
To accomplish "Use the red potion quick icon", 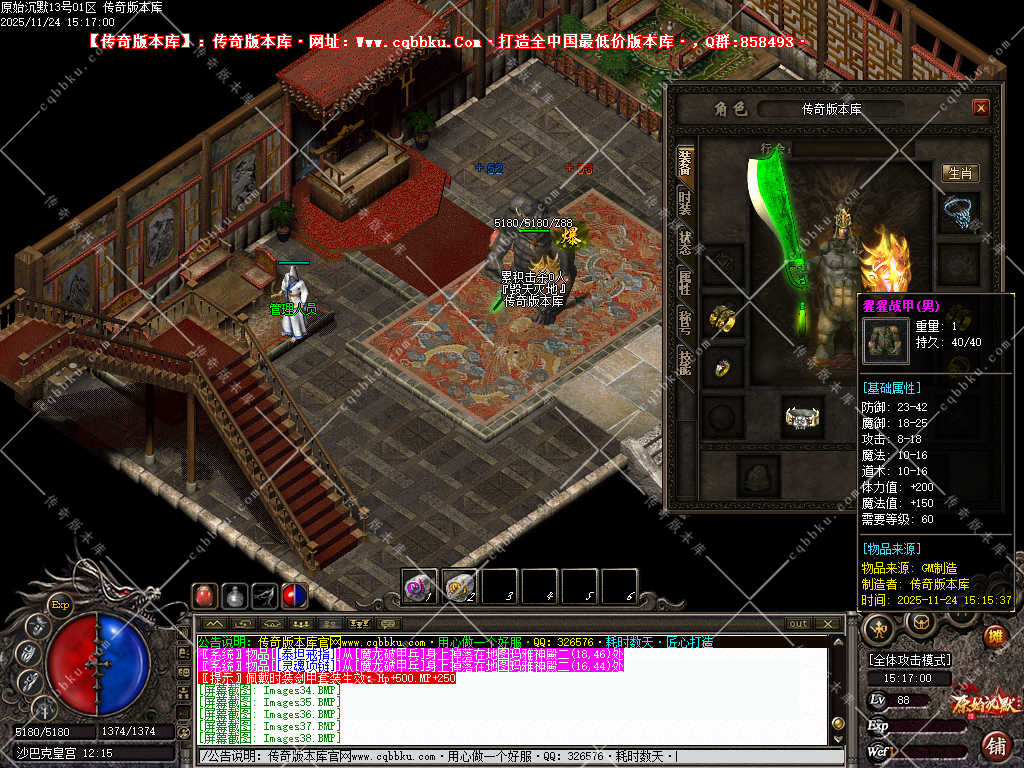I will pyautogui.click(x=205, y=595).
